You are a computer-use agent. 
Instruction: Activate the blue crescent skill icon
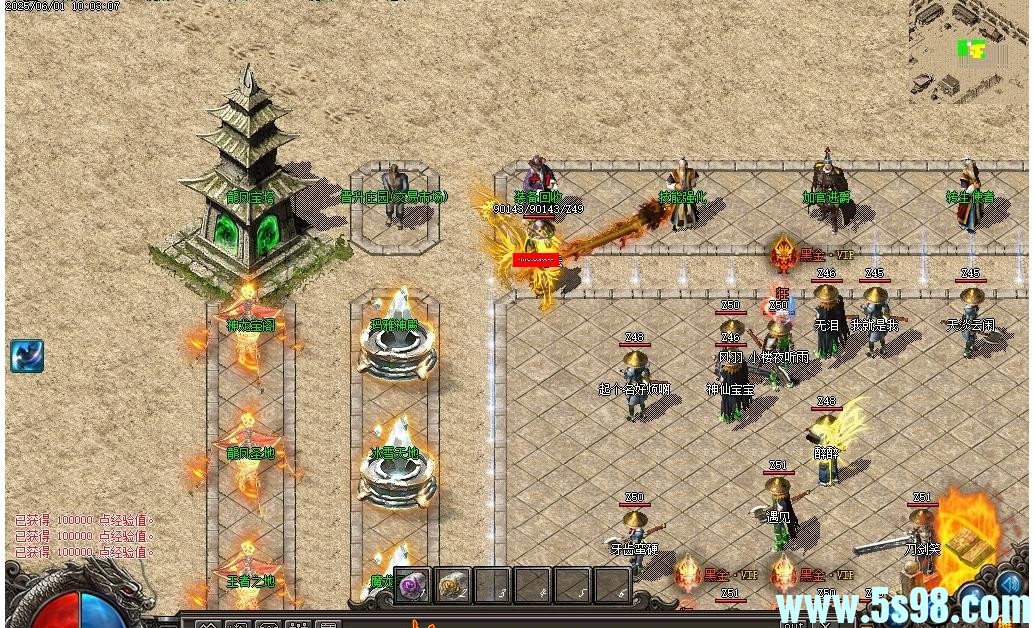click(x=27, y=356)
